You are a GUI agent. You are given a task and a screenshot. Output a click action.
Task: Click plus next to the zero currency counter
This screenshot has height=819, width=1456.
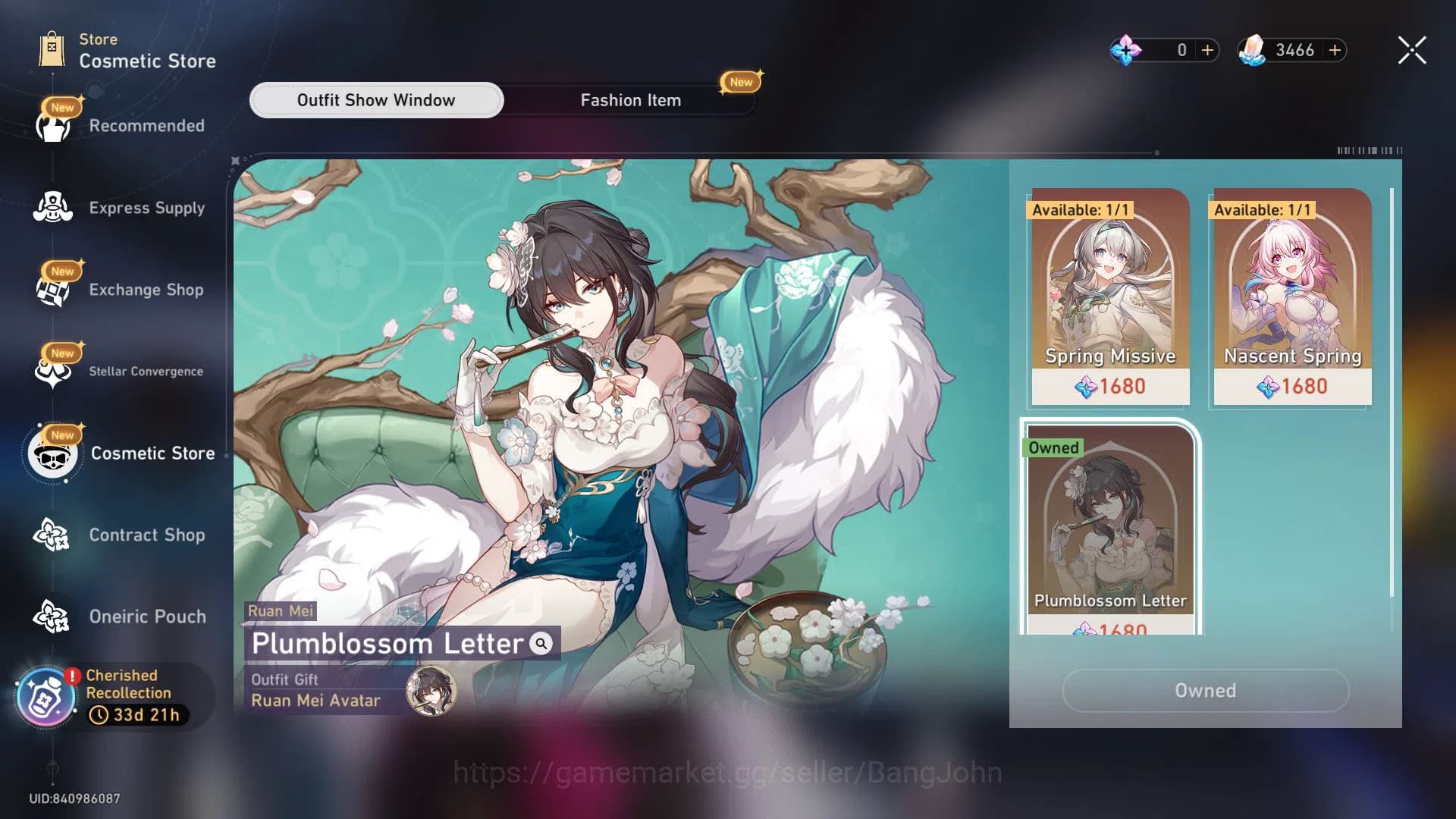[1206, 50]
